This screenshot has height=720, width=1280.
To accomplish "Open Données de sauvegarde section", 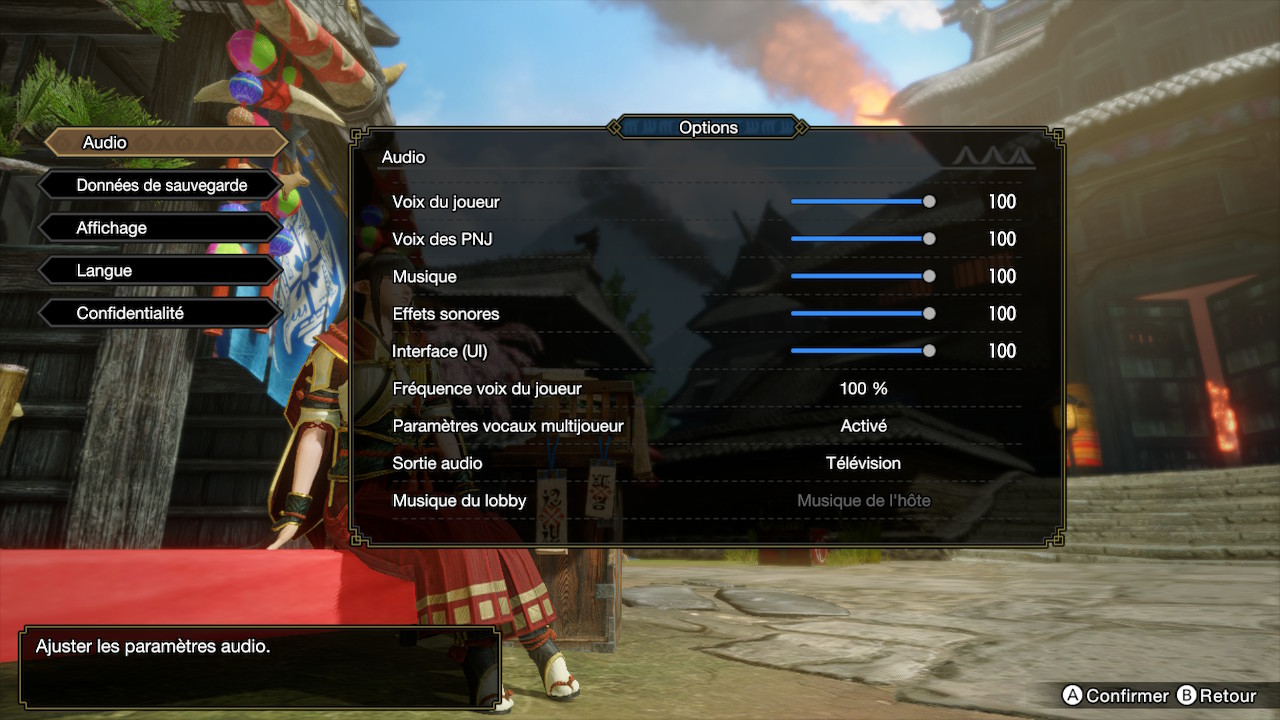I will [x=160, y=186].
